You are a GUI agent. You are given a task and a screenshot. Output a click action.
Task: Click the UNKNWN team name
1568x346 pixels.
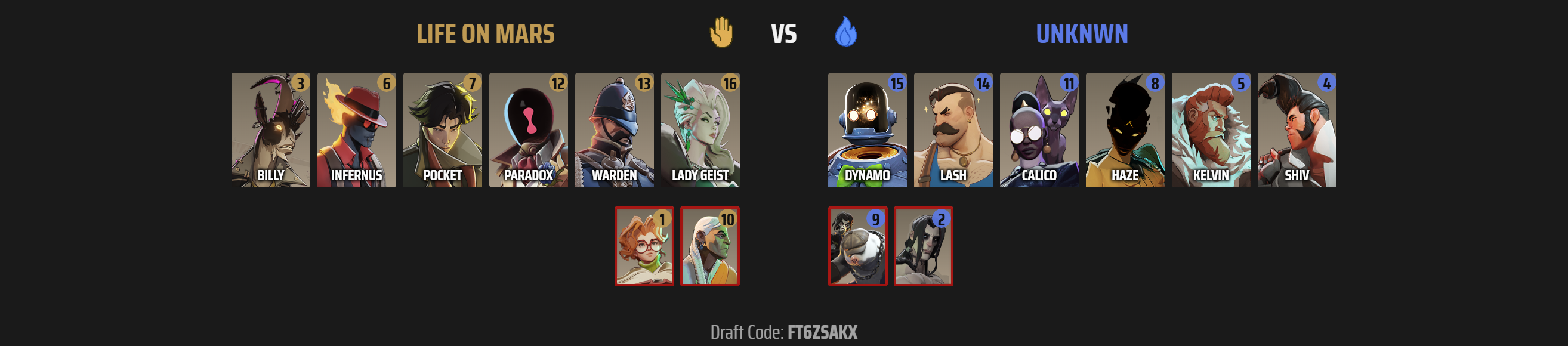(1082, 34)
